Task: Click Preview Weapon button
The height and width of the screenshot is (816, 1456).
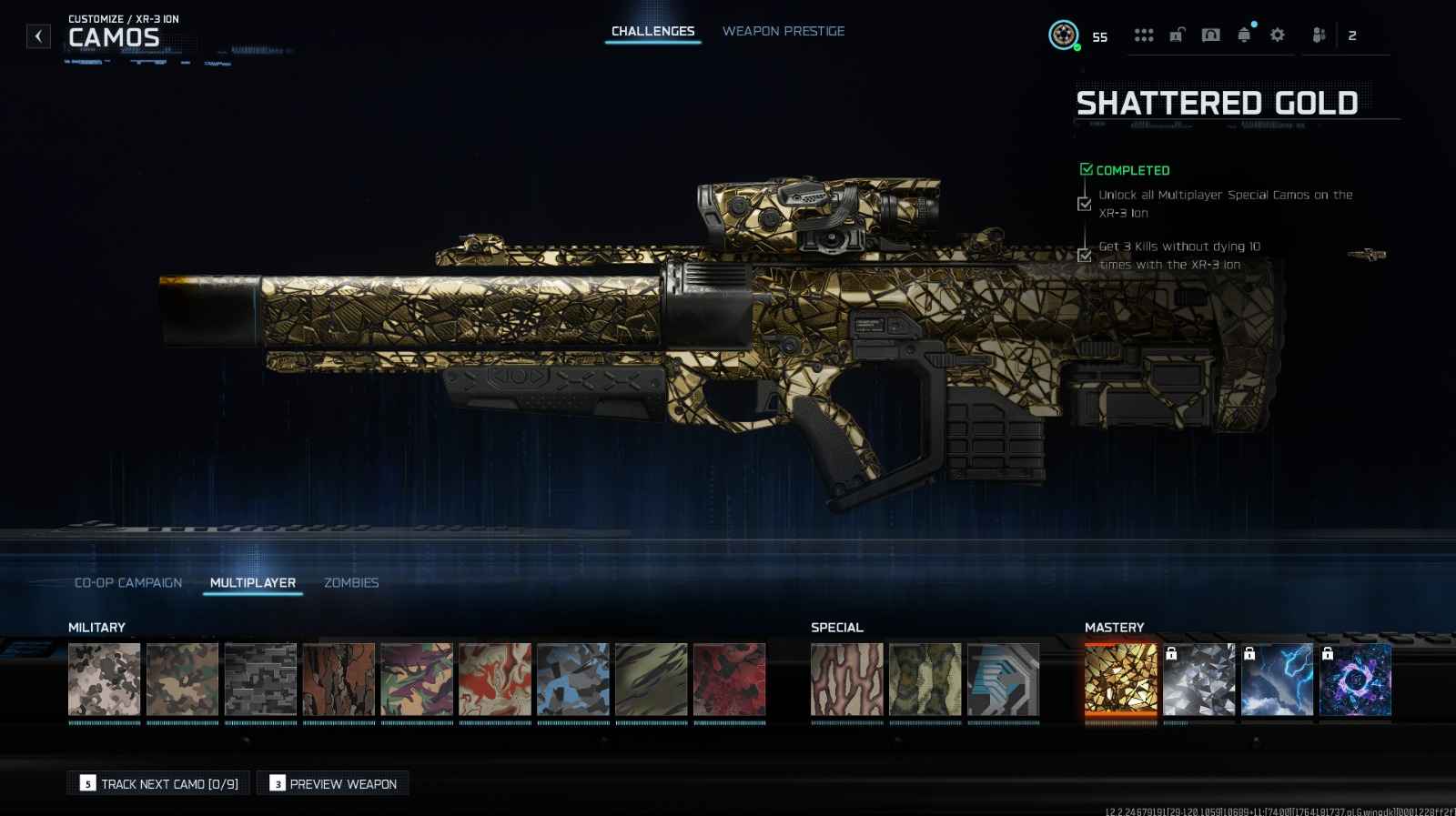Action: (x=333, y=783)
